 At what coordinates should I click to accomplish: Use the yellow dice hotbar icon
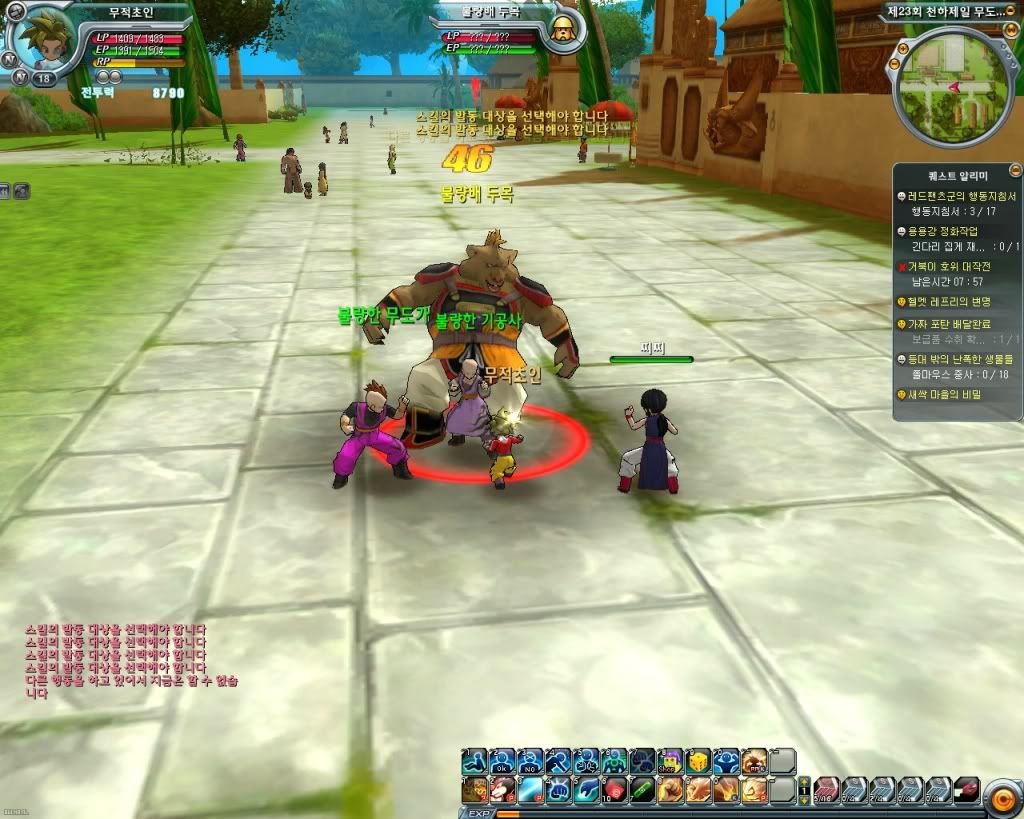[698, 759]
